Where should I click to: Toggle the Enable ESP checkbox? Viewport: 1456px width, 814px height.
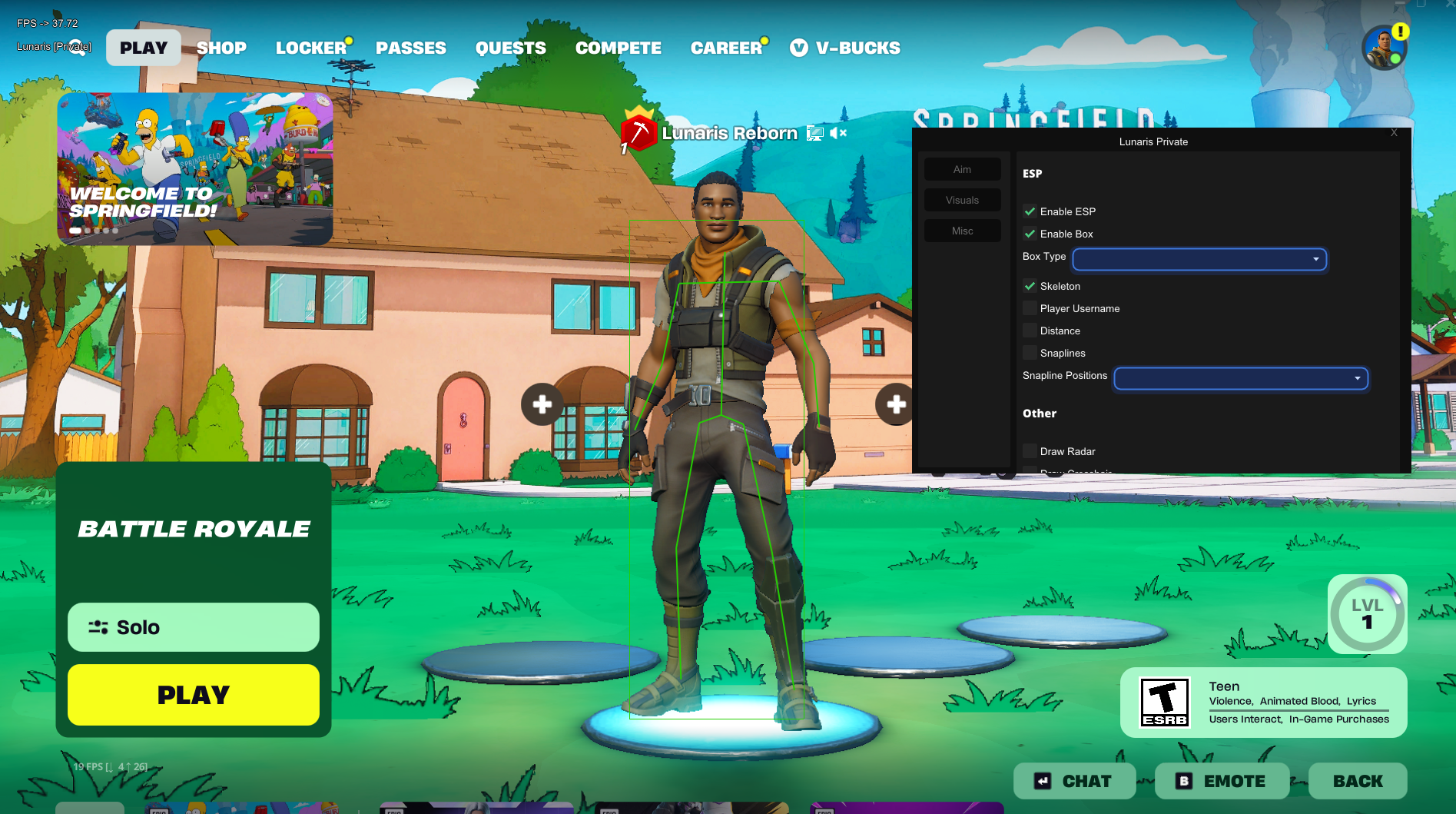[x=1030, y=211]
